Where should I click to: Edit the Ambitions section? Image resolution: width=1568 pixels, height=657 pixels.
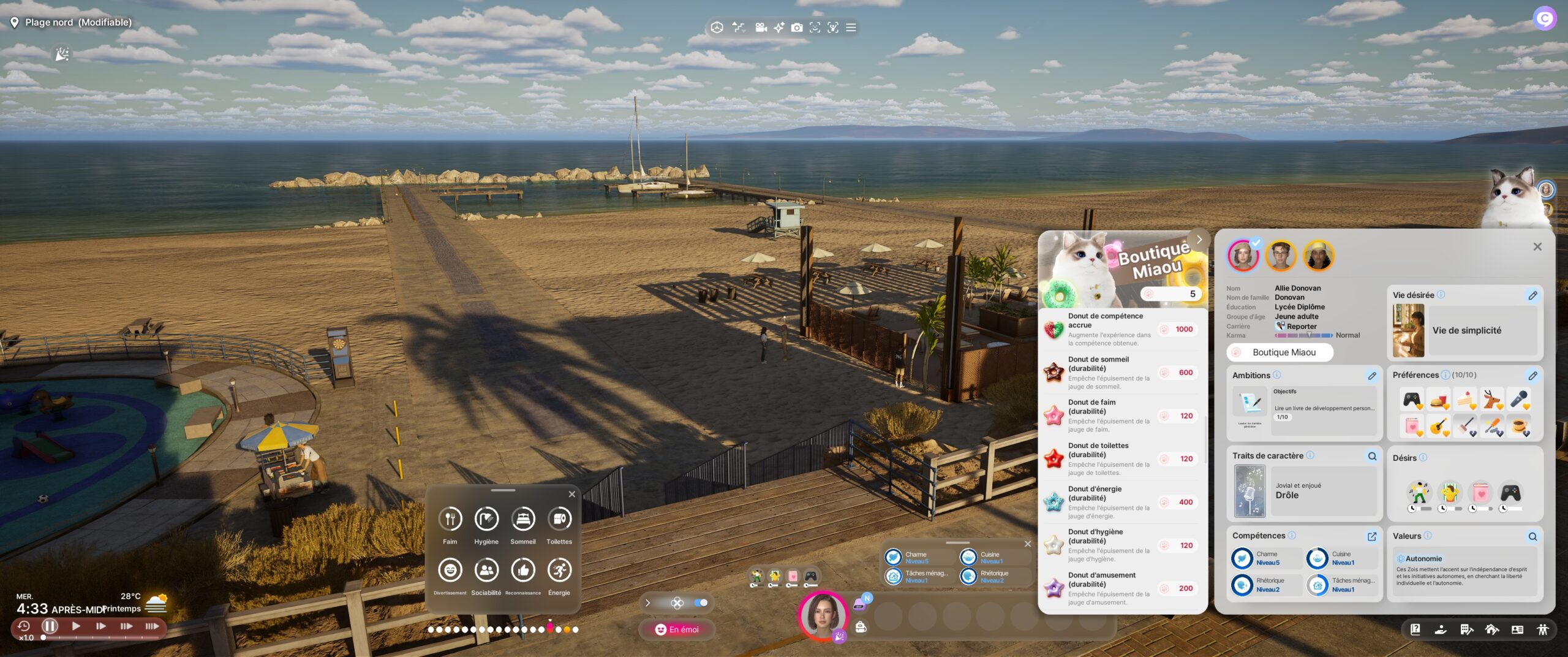pos(1372,376)
